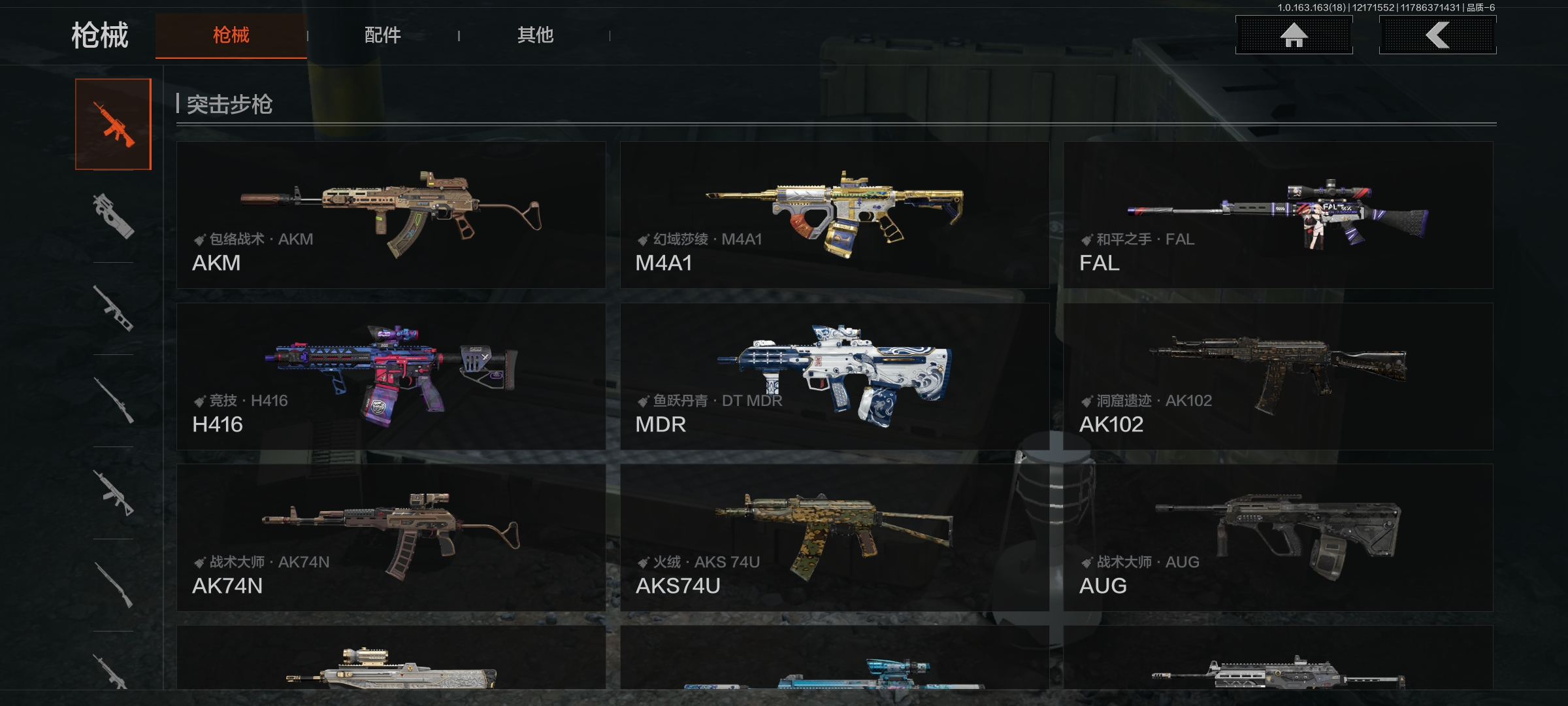Open the FAL weapon card

(1278, 215)
